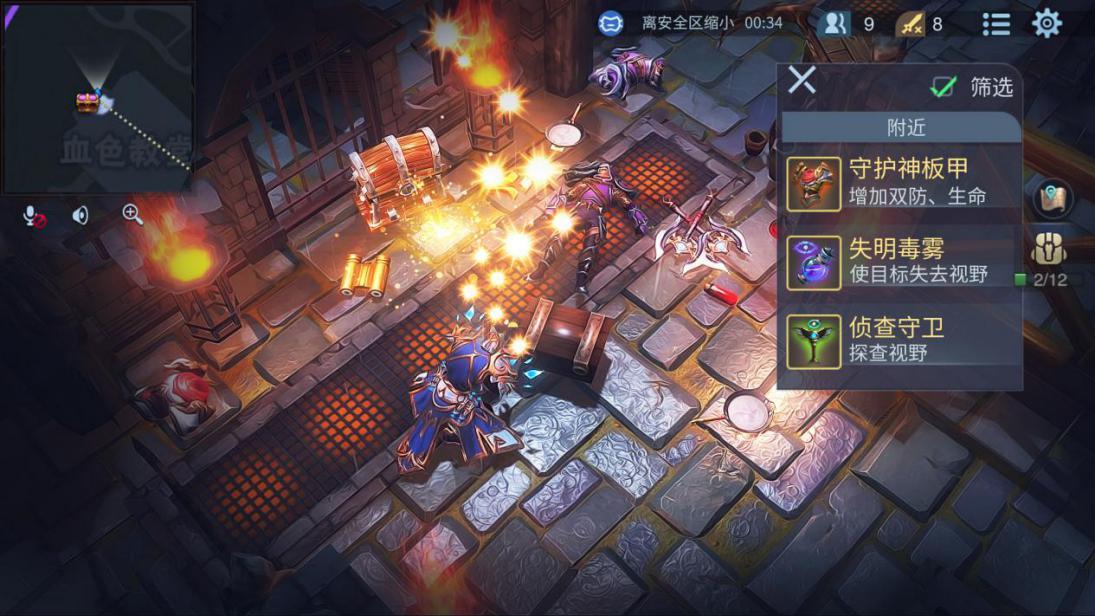This screenshot has width=1095, height=616.
Task: Toggle the speaker sound icon
Action: point(81,215)
